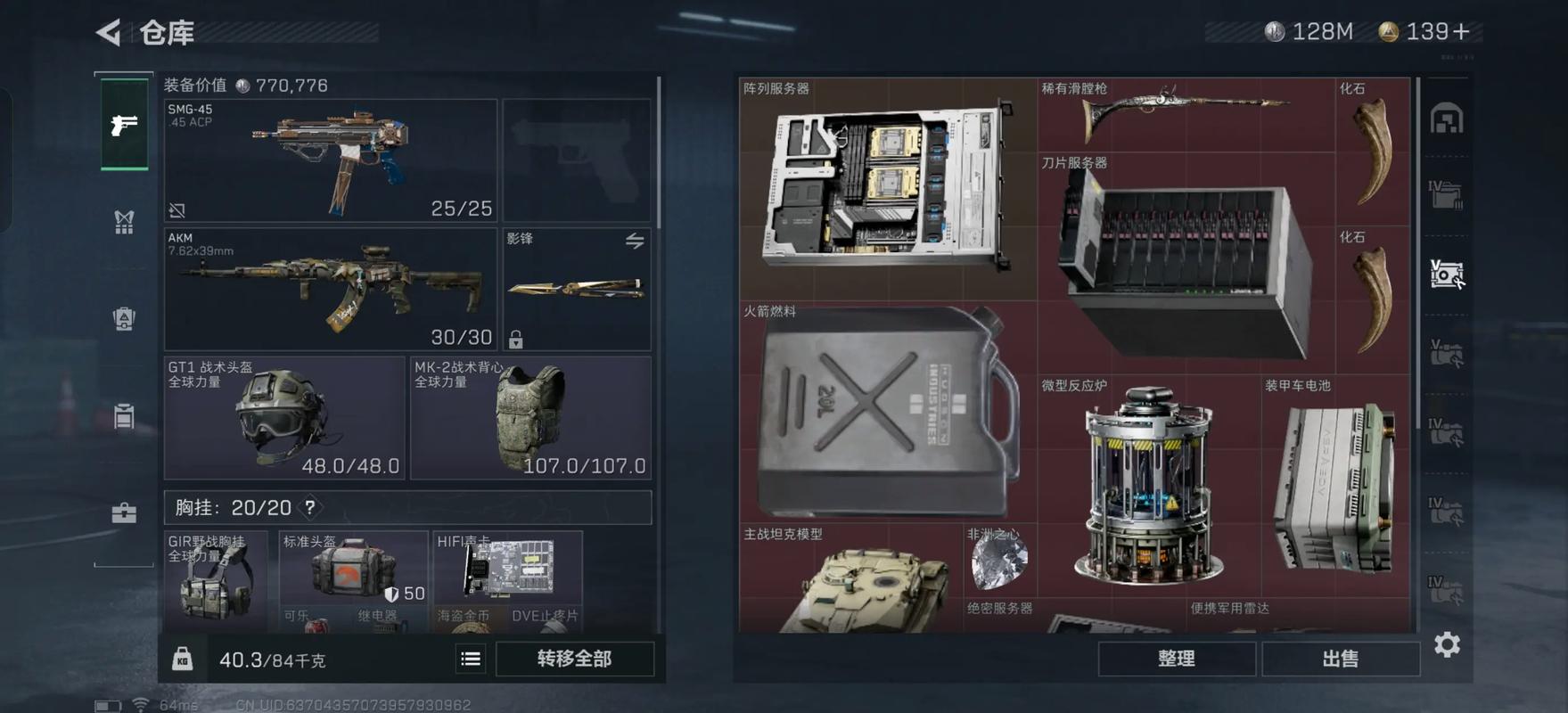Select the pistol weapons category in left sidebar
This screenshot has height=713, width=1568.
123,125
